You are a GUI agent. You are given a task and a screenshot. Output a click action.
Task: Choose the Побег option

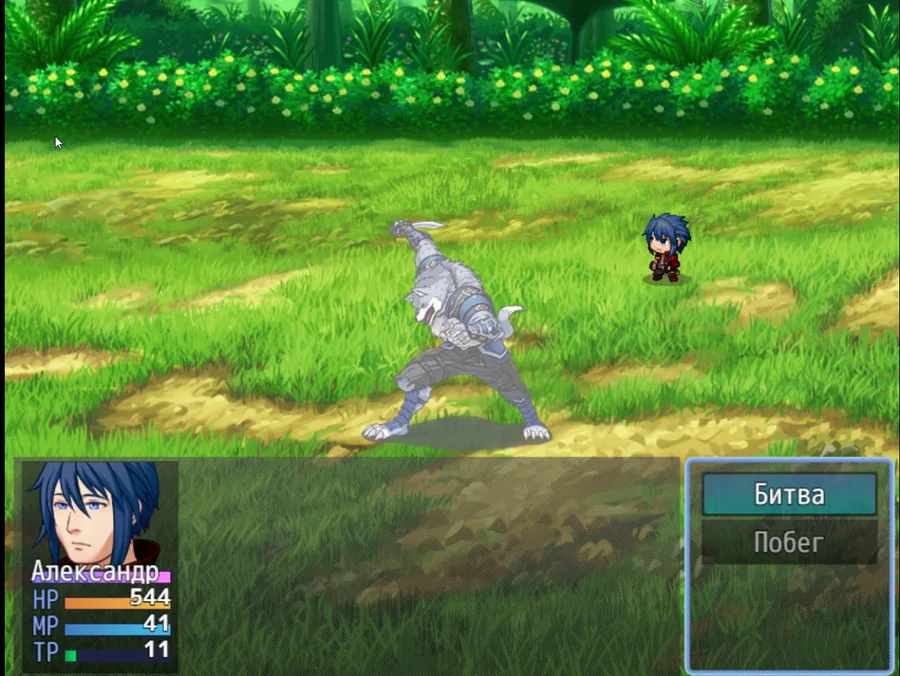coord(789,542)
